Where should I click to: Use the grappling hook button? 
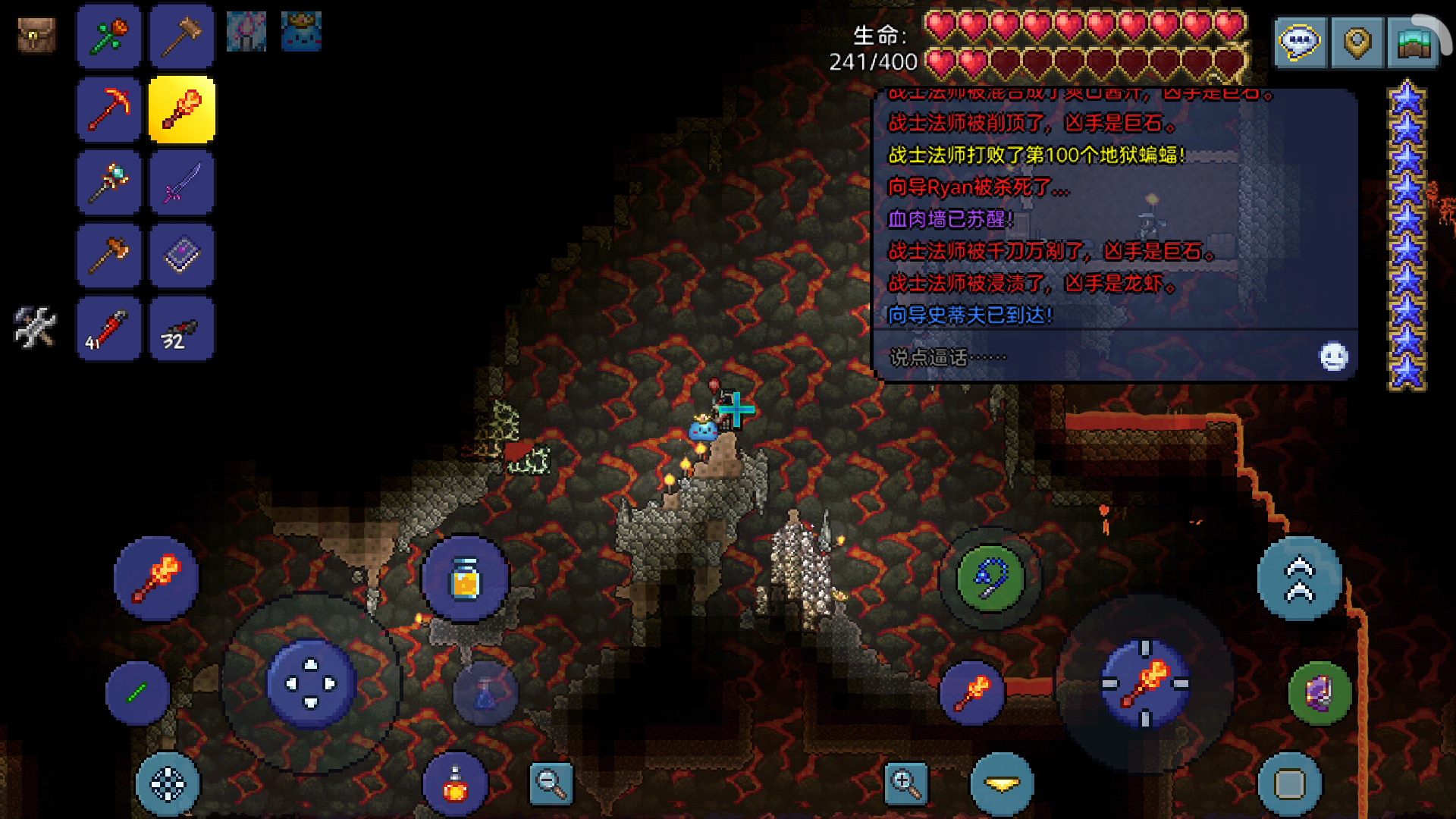(x=990, y=579)
